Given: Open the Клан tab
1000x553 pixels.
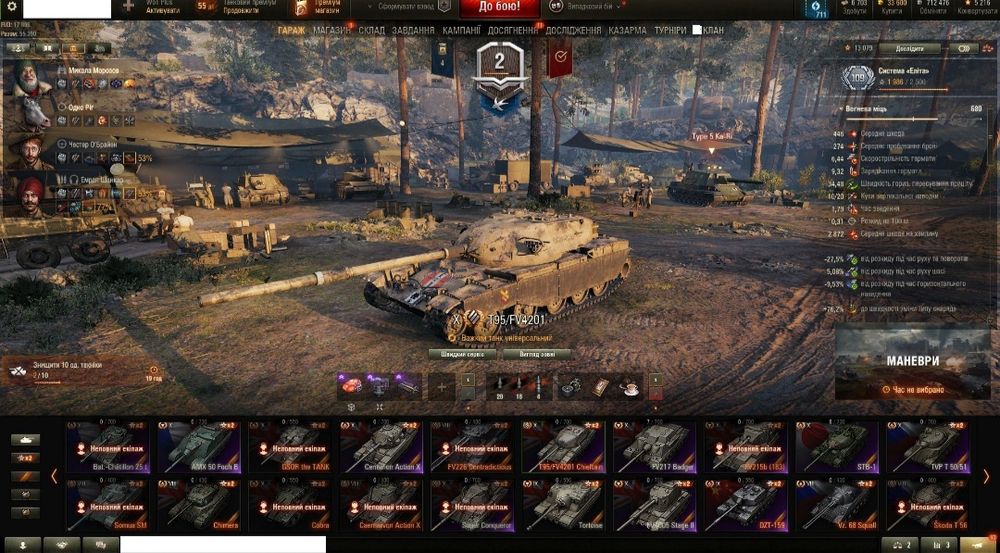Looking at the screenshot, I should tap(713, 31).
